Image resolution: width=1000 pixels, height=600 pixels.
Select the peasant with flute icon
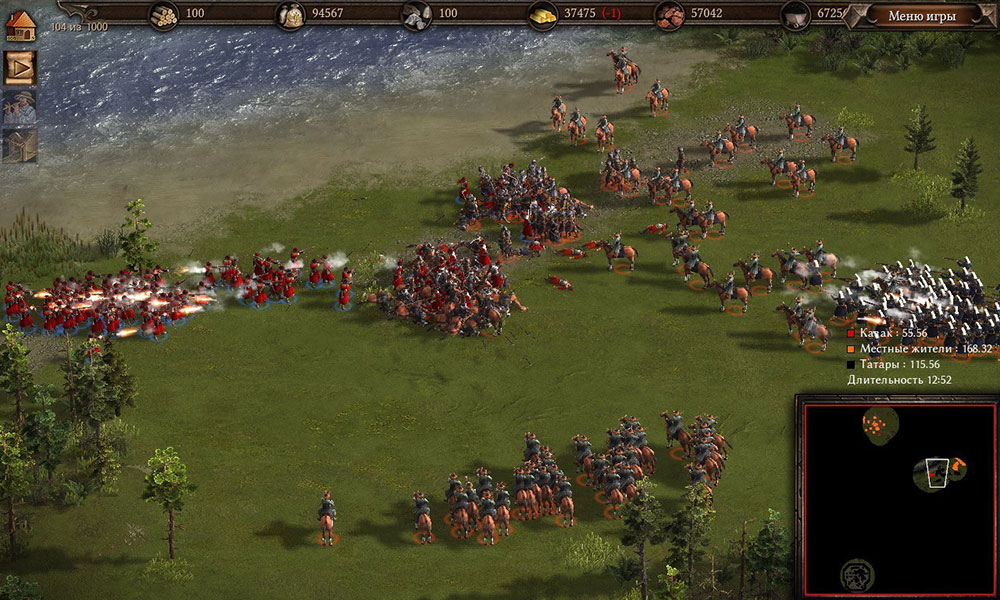point(20,107)
